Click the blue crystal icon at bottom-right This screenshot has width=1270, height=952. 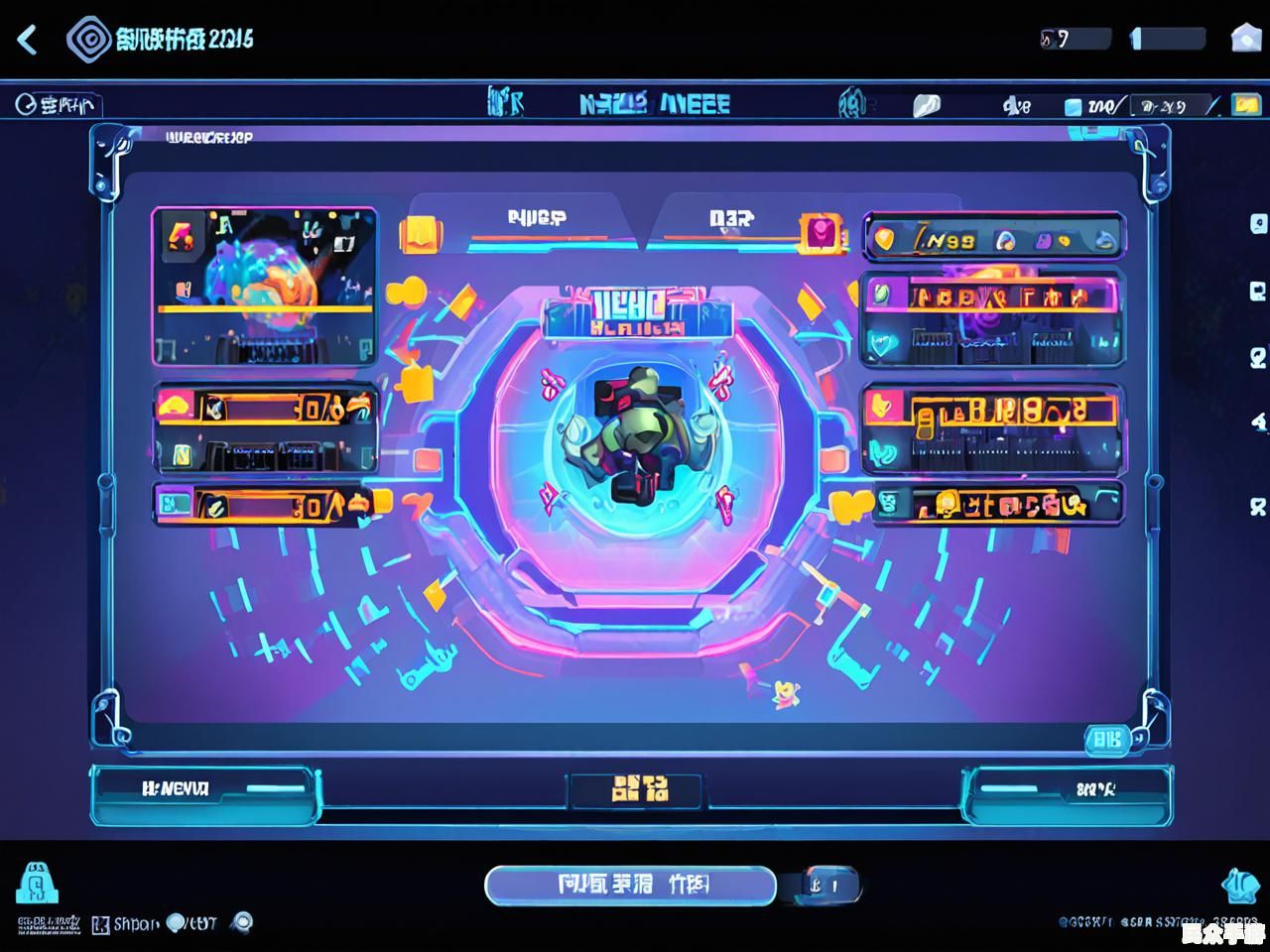1239,885
